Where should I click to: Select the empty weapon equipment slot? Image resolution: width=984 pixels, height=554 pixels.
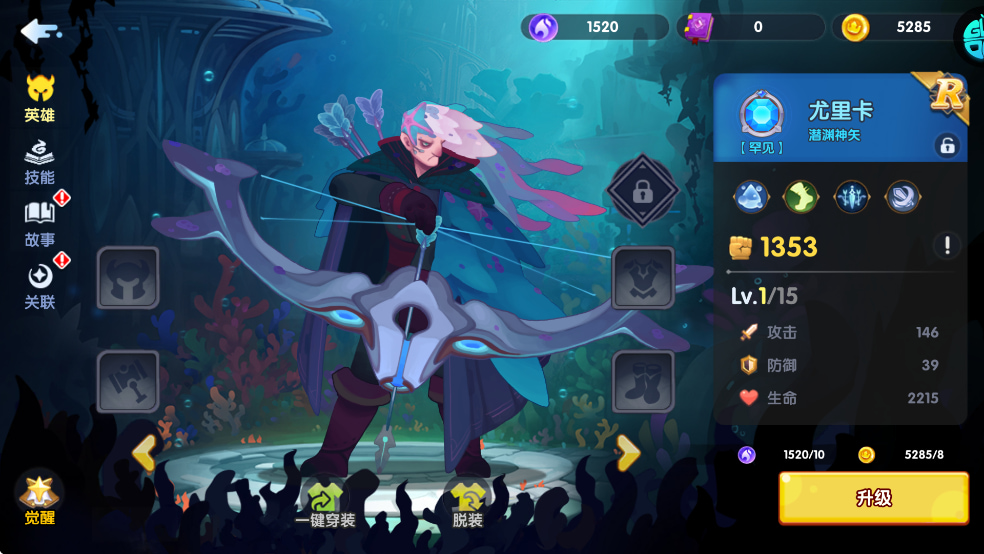(128, 381)
